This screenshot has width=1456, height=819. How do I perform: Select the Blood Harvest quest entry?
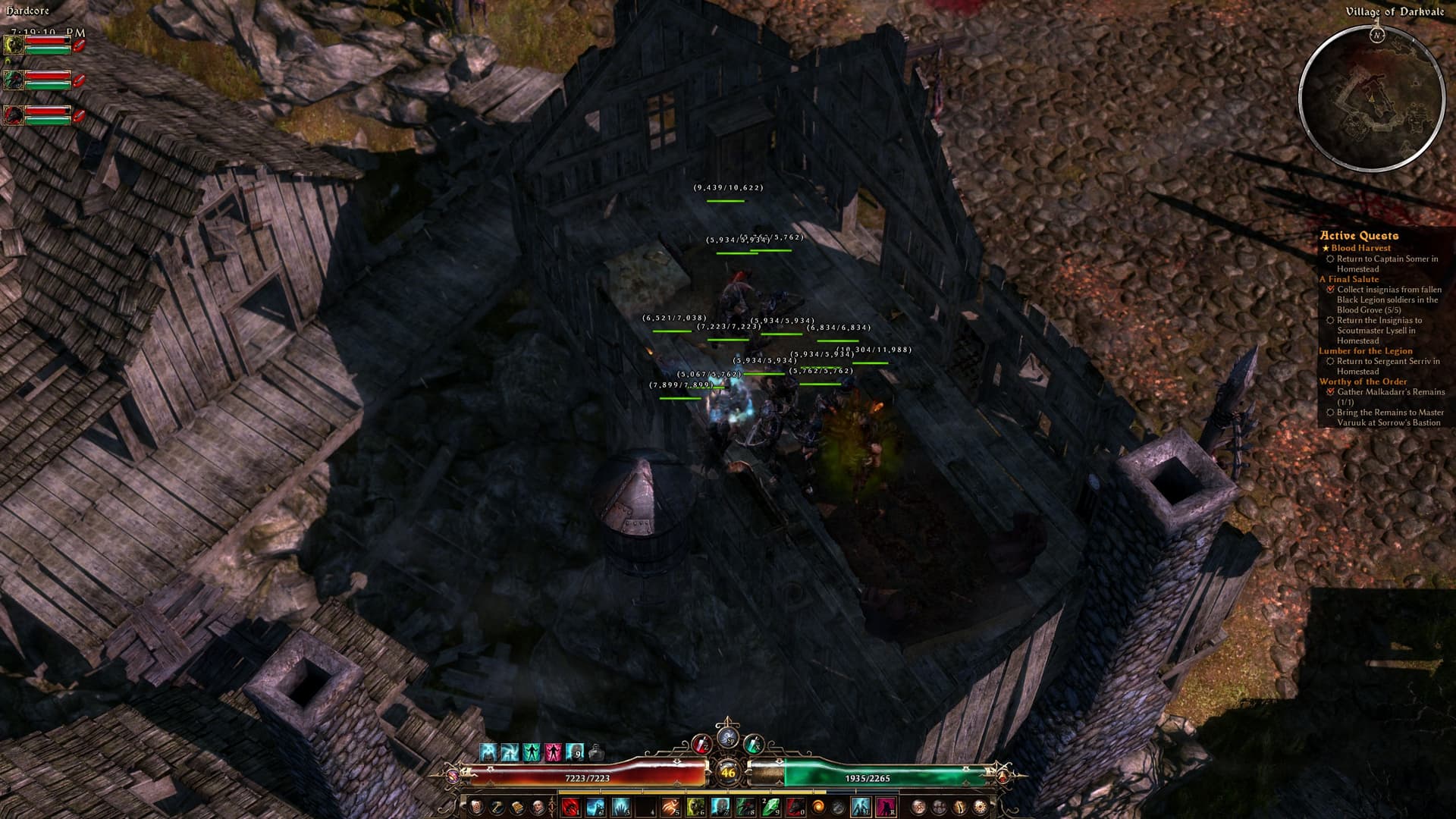click(x=1360, y=248)
